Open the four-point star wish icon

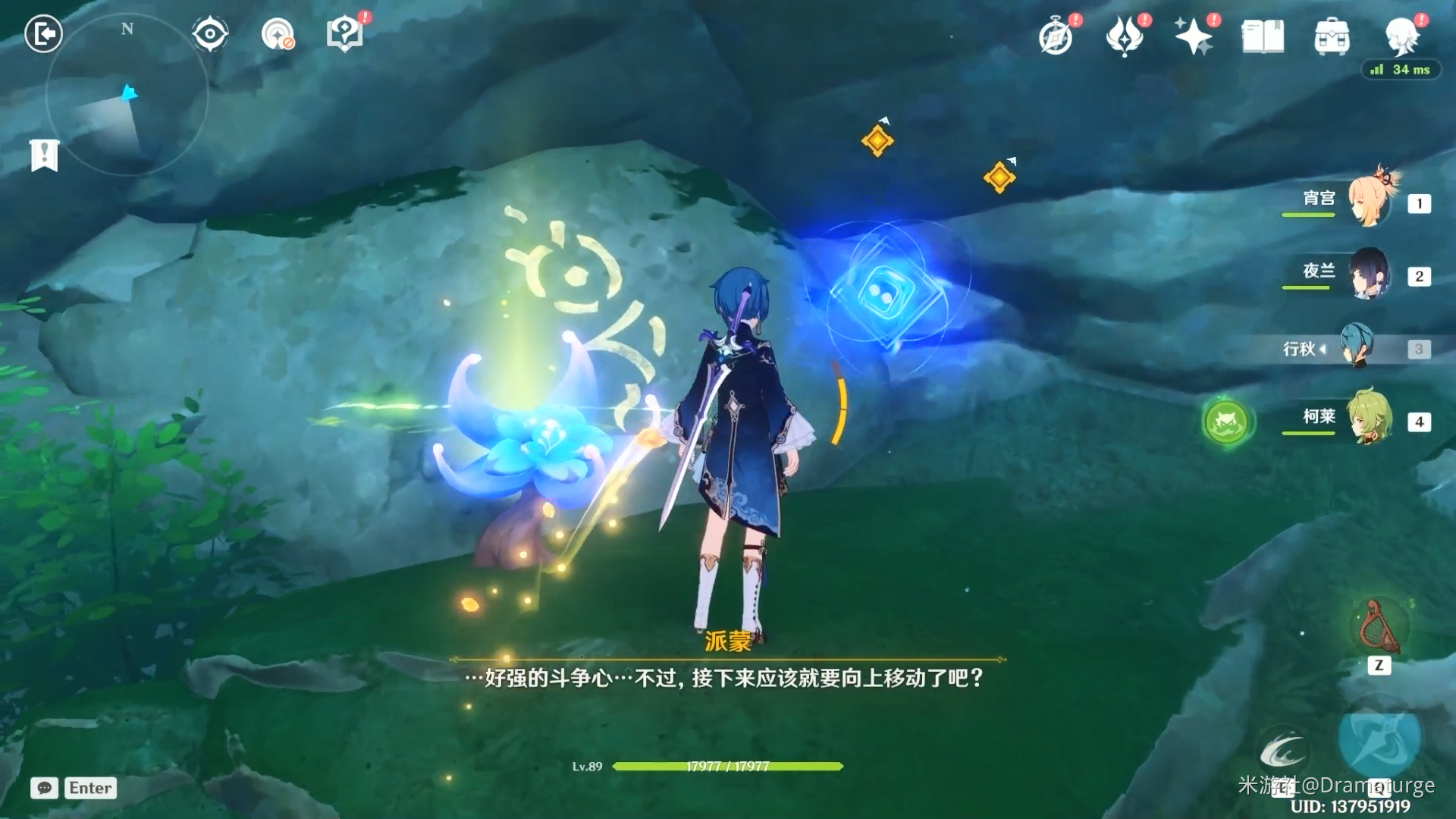click(1193, 36)
